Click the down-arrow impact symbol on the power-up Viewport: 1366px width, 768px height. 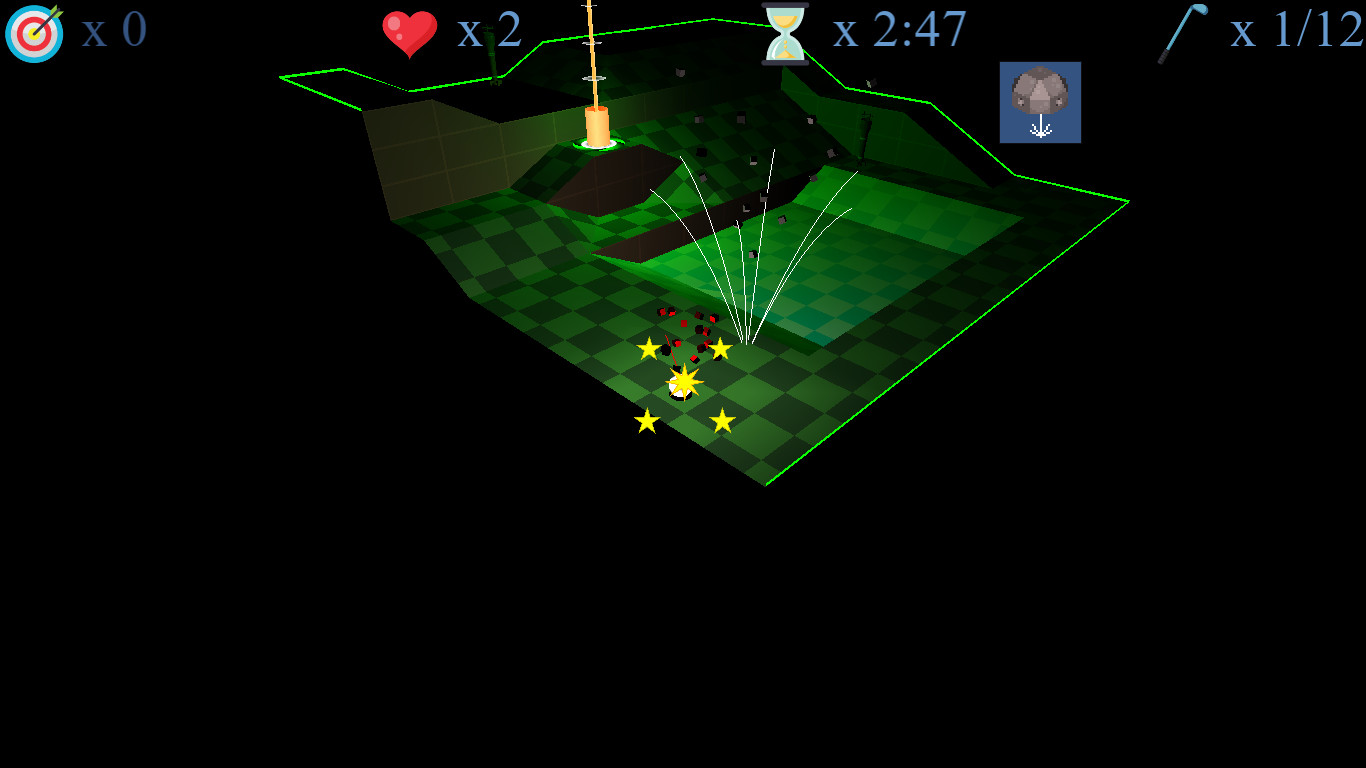pyautogui.click(x=1040, y=128)
